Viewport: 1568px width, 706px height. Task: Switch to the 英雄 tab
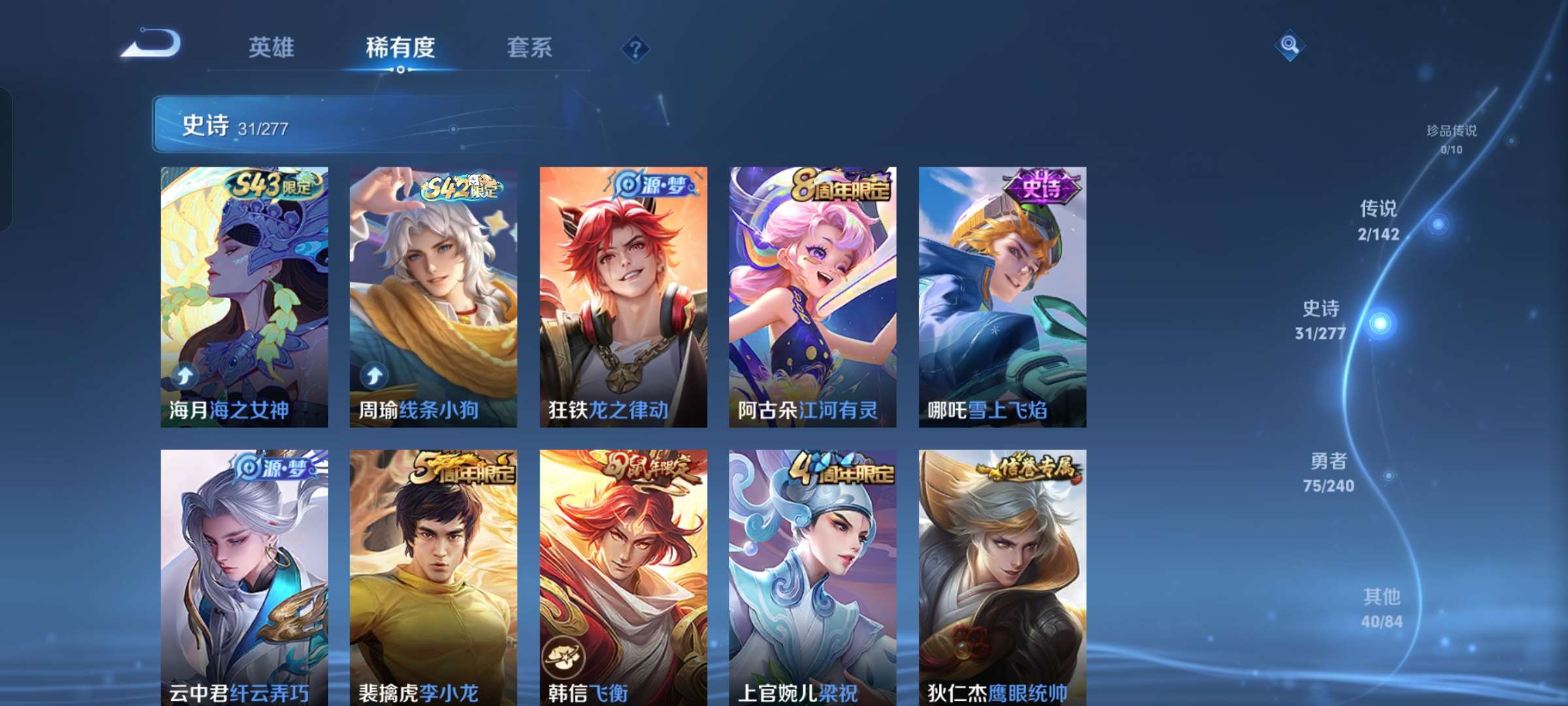[x=272, y=47]
